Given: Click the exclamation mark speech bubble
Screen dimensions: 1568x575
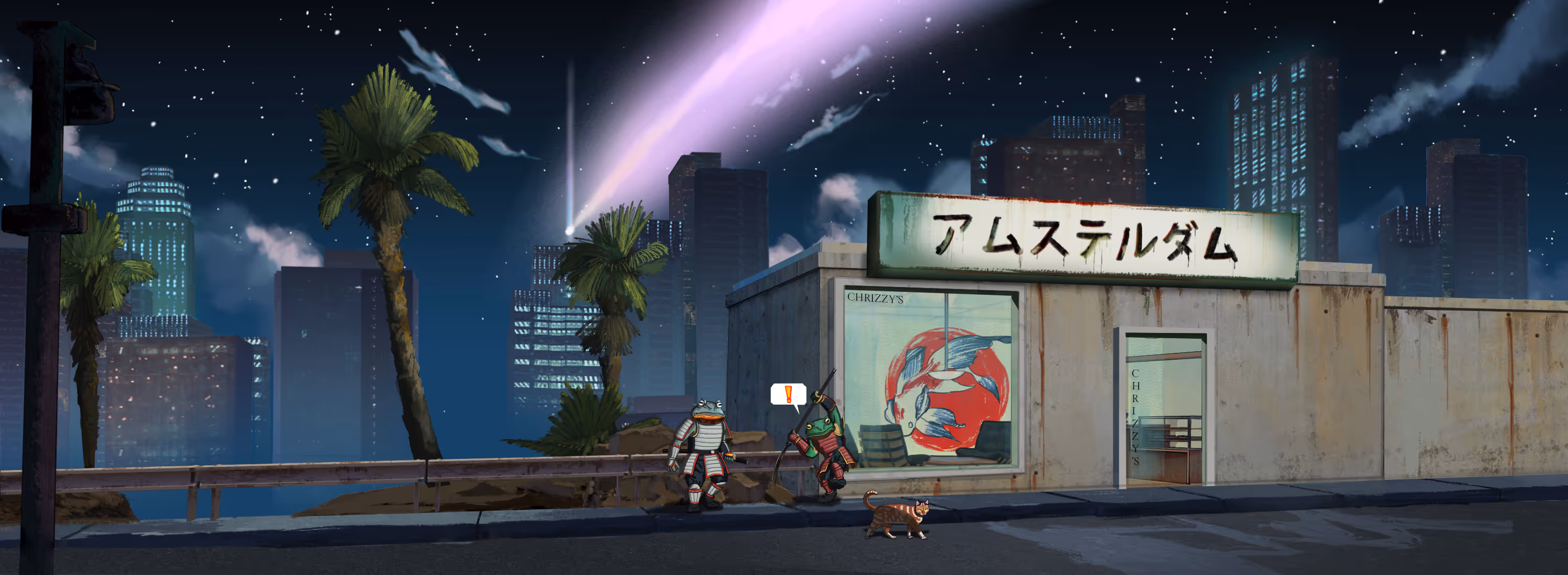Looking at the screenshot, I should 788,394.
